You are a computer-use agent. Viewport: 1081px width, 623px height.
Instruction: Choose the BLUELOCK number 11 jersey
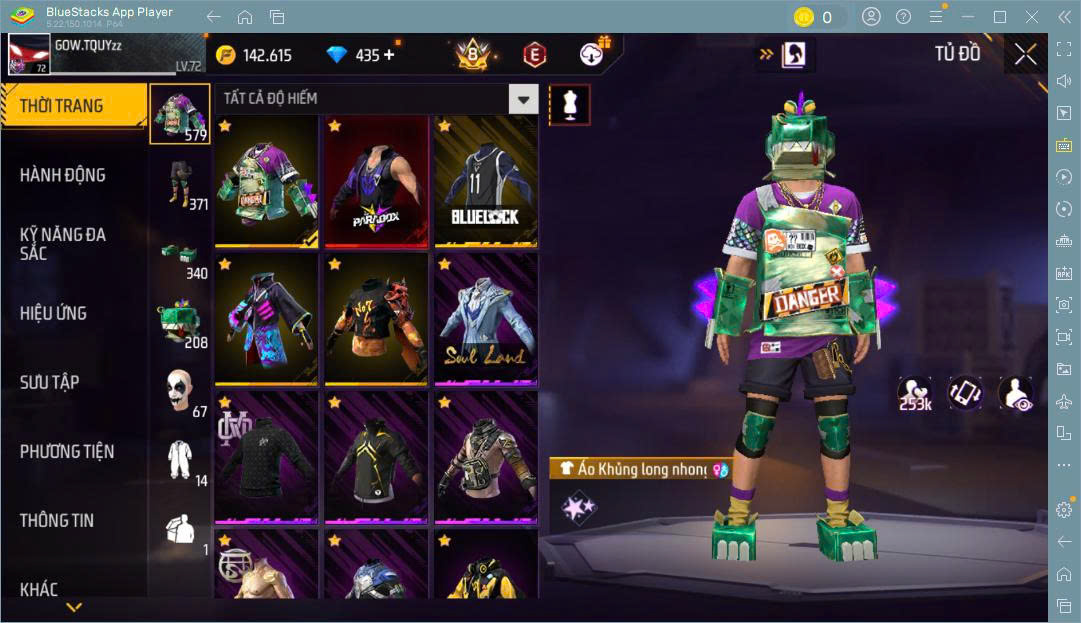point(485,181)
